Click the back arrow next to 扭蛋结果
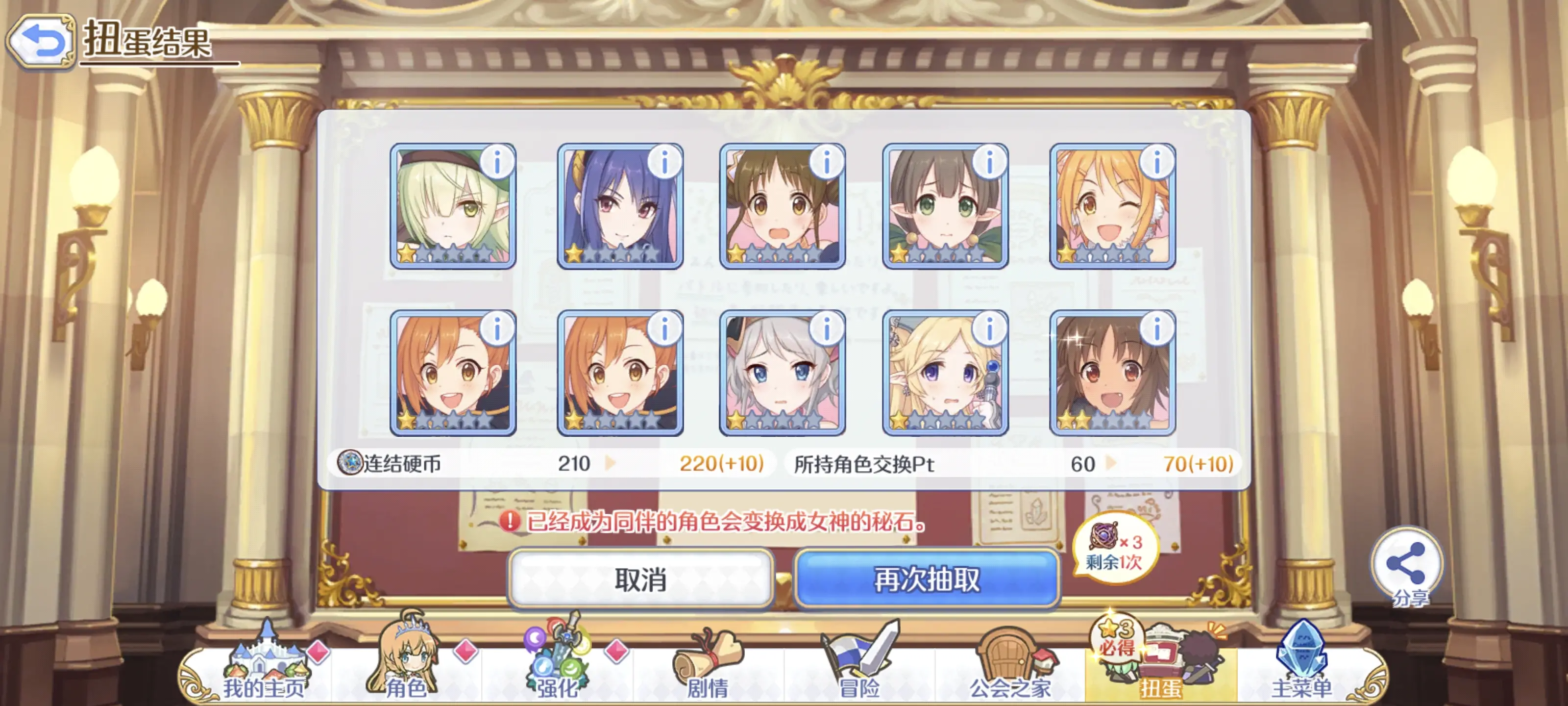1568x706 pixels. 41,41
